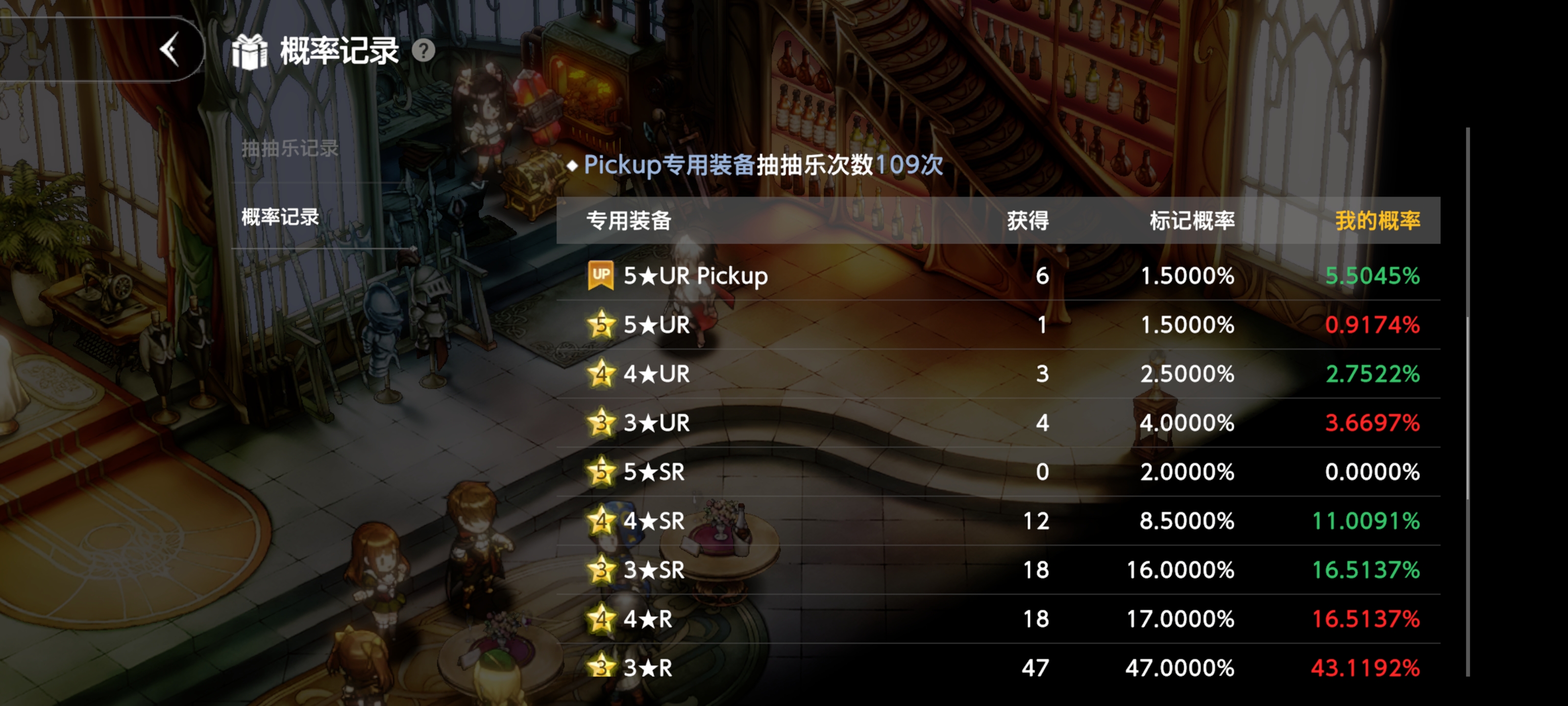Image resolution: width=1568 pixels, height=706 pixels.
Task: Click the 5-star icon on the 5★SR row
Action: 600,472
